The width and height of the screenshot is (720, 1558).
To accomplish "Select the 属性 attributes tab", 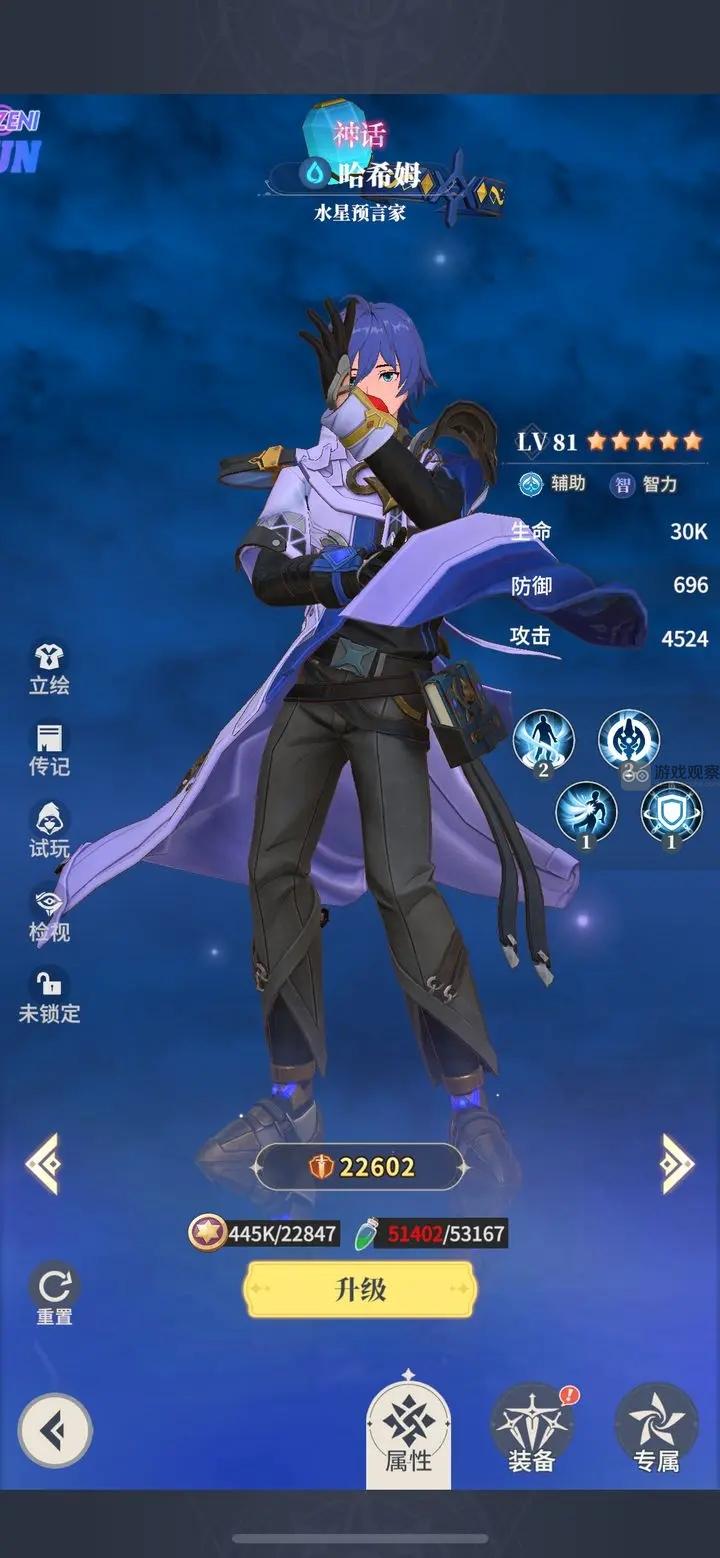I will tap(408, 1433).
